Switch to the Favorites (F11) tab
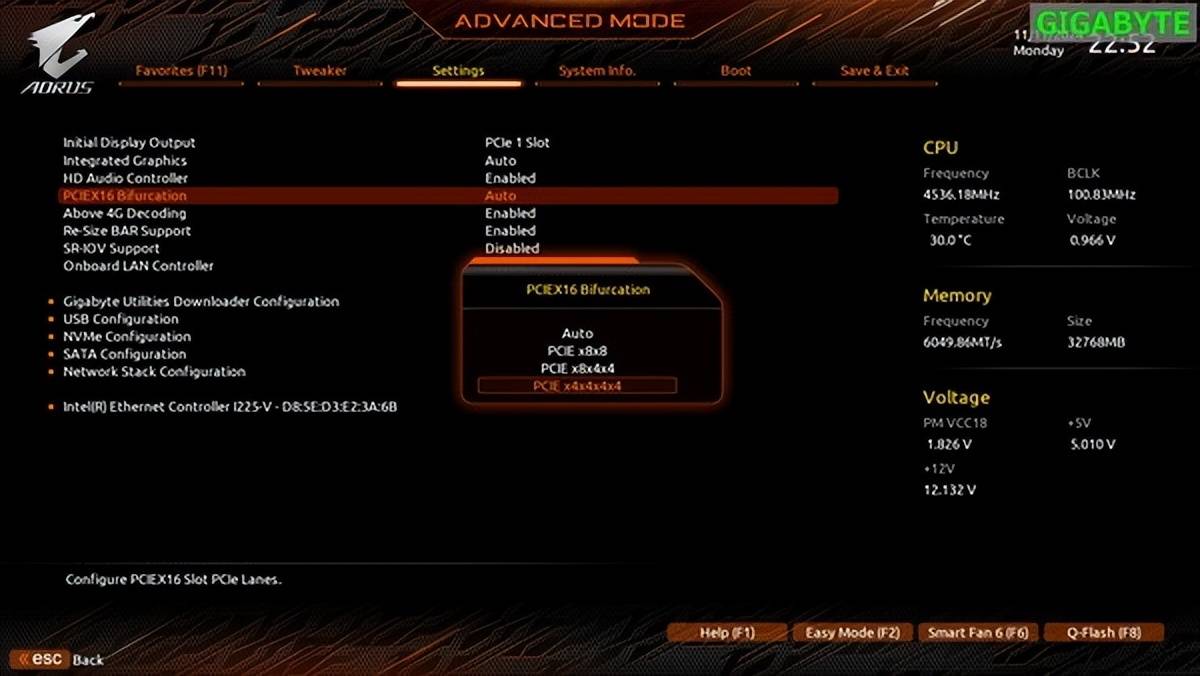1200x676 pixels. click(x=181, y=71)
